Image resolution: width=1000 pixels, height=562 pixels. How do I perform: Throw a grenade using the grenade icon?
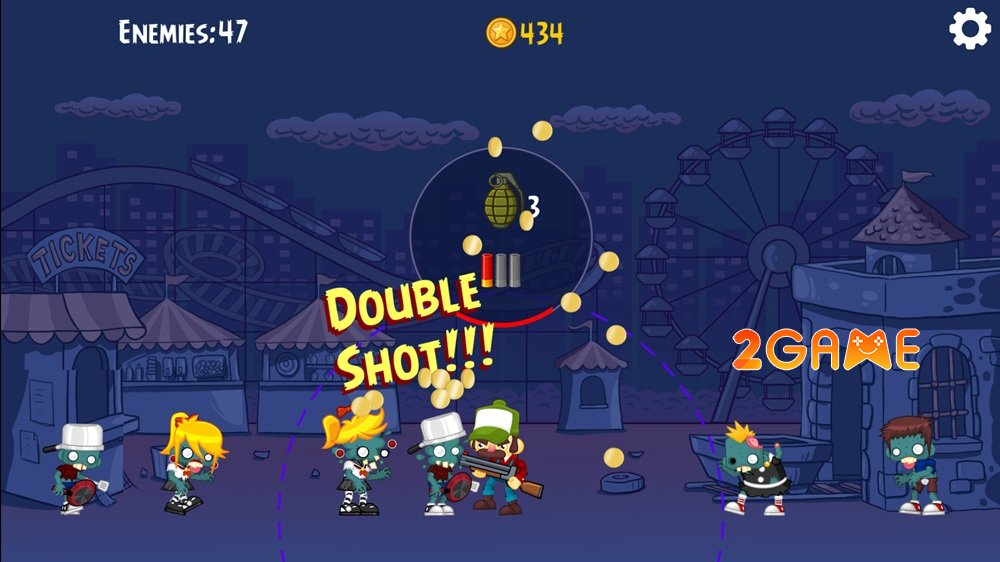click(503, 200)
